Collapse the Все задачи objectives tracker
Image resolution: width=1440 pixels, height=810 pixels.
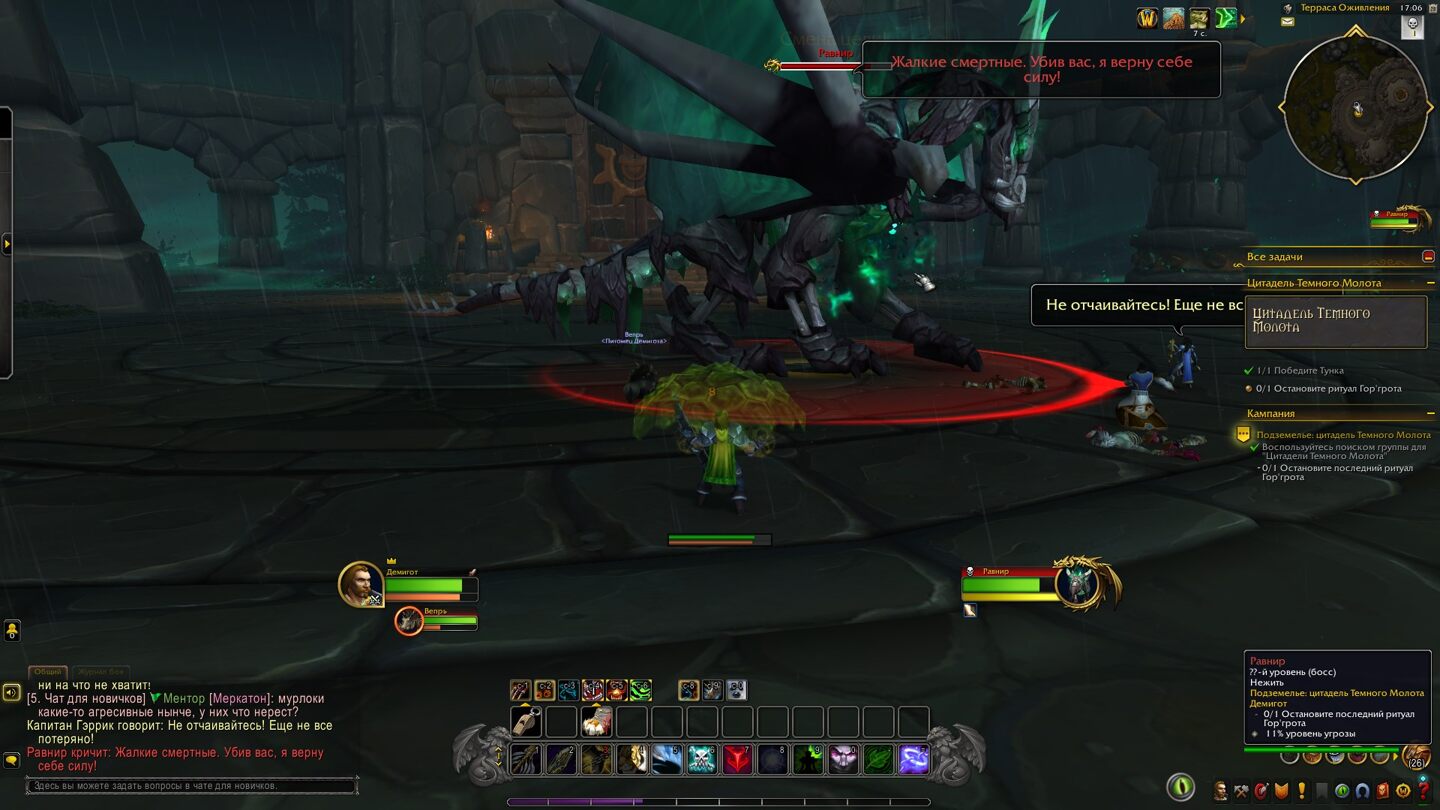pos(1428,257)
